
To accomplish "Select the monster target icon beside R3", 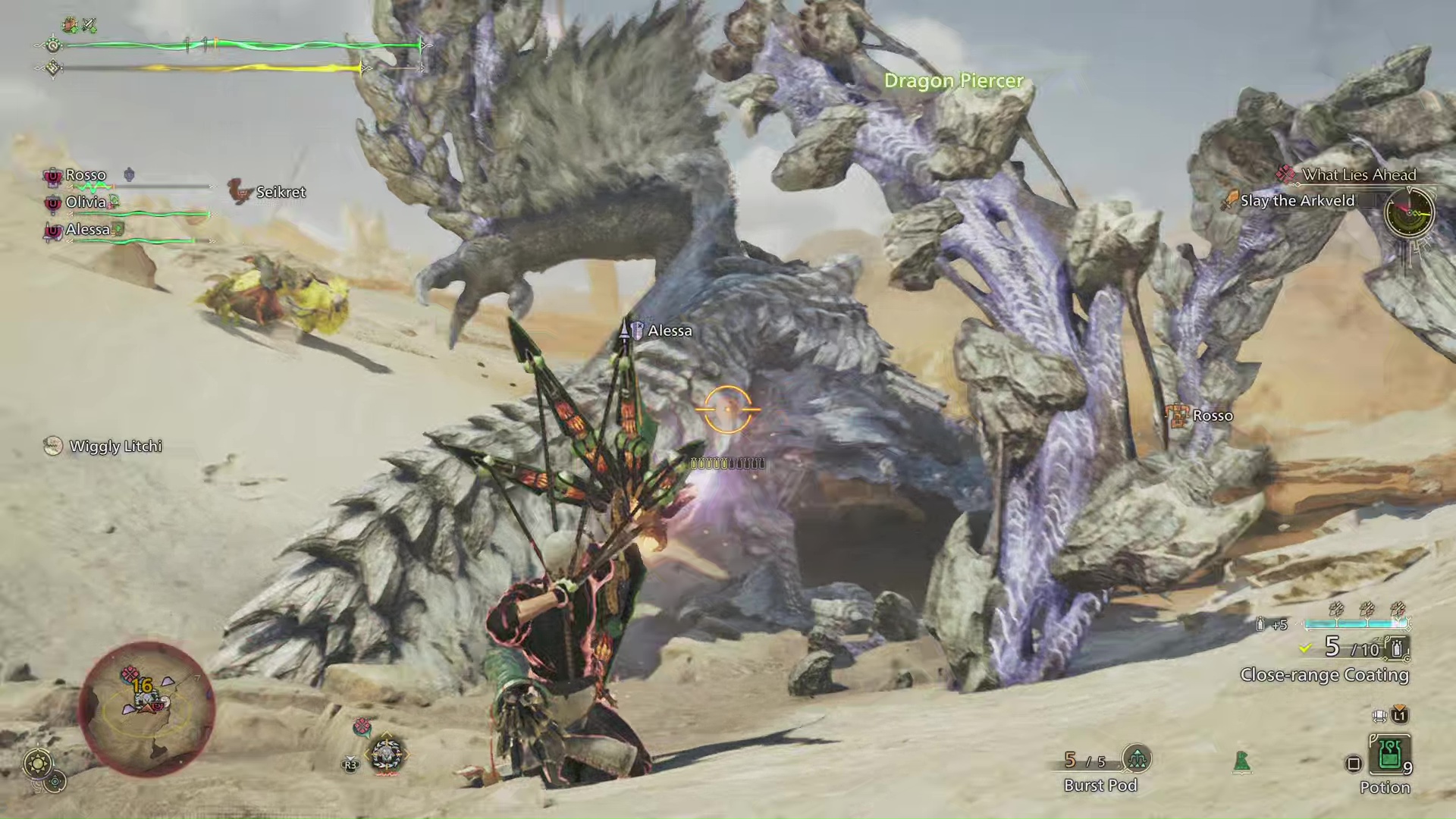I will 386,755.
